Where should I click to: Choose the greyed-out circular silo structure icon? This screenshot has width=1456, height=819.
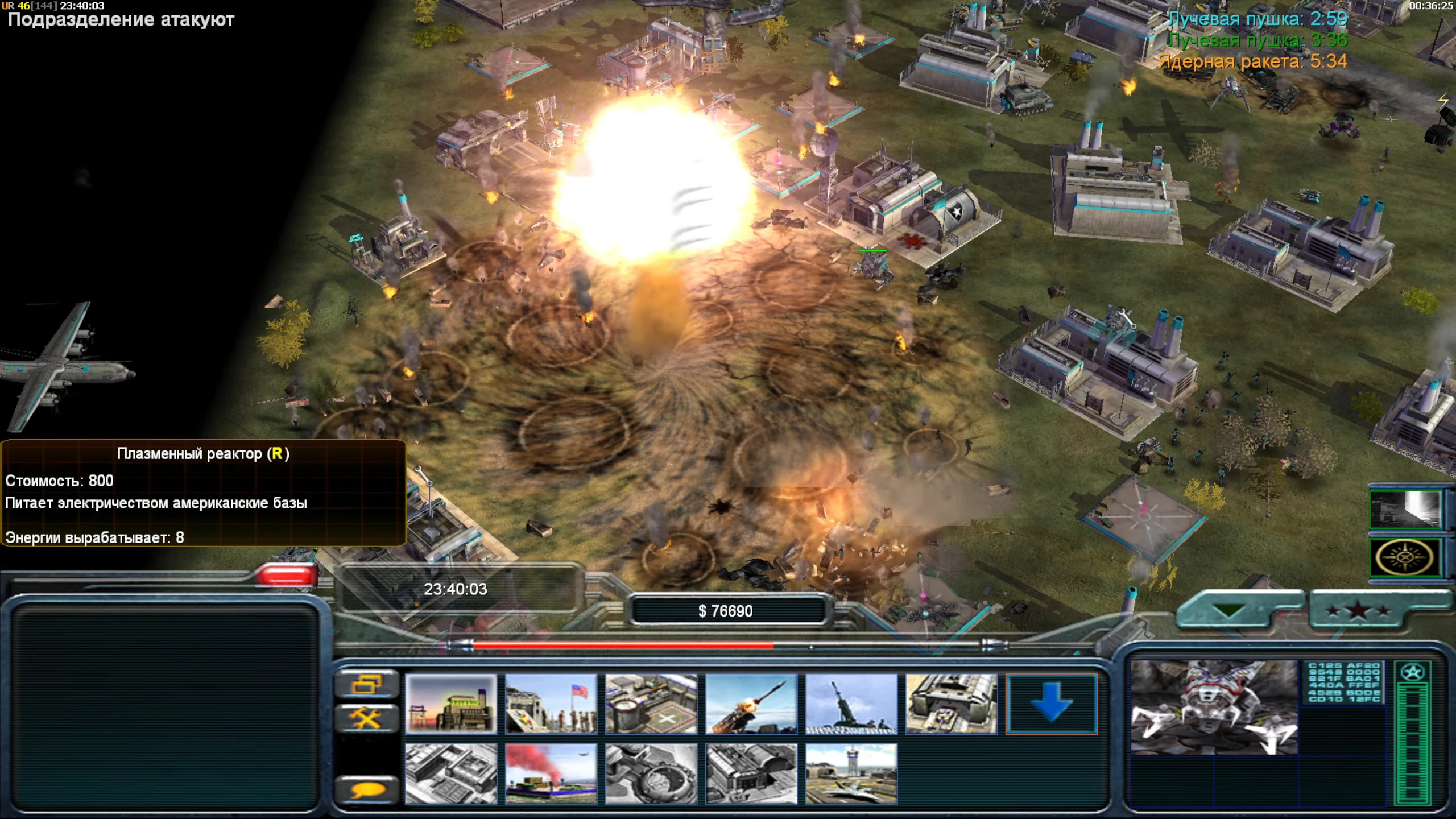click(x=651, y=773)
